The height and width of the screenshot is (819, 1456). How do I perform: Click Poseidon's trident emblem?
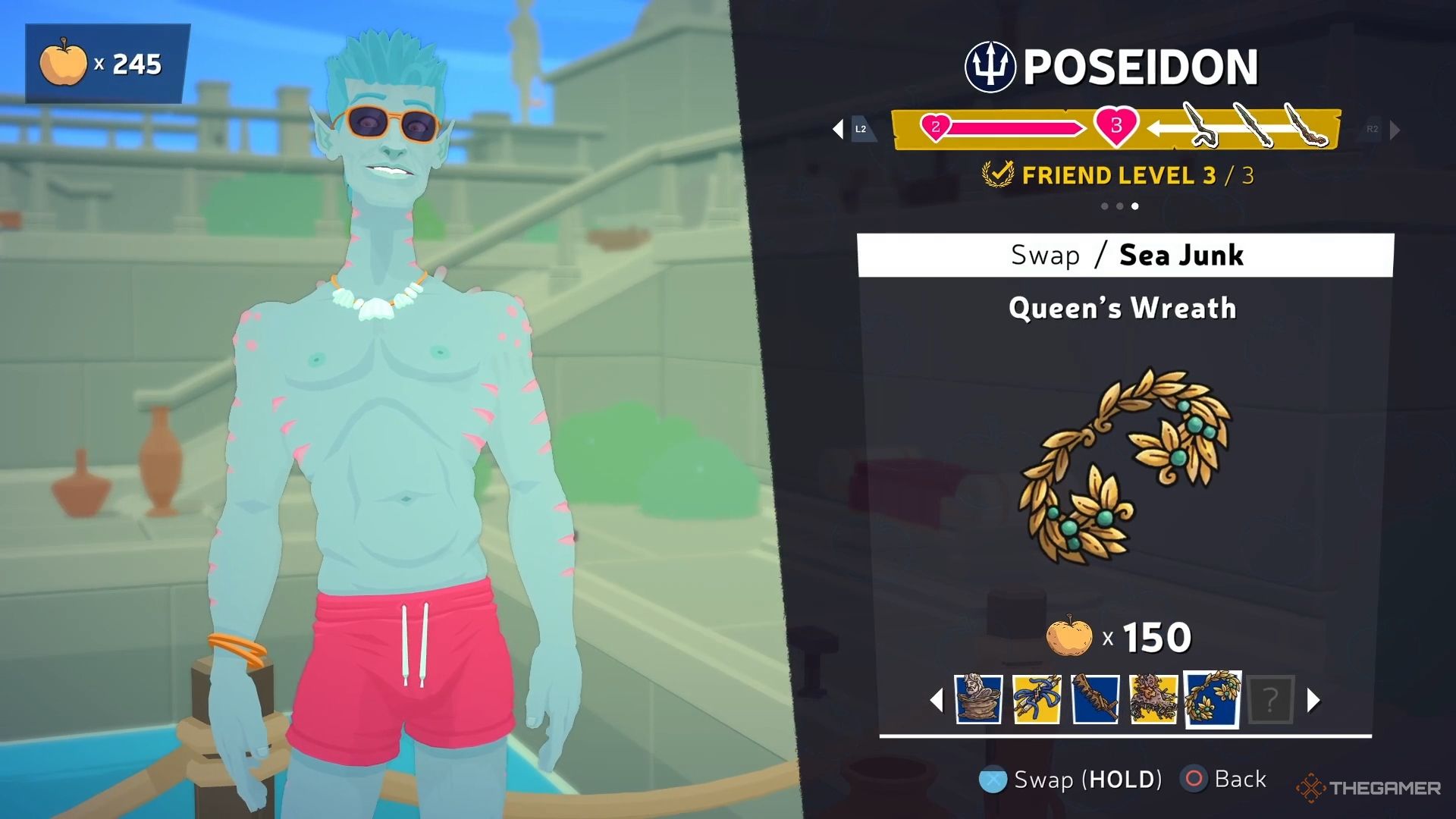click(x=990, y=67)
